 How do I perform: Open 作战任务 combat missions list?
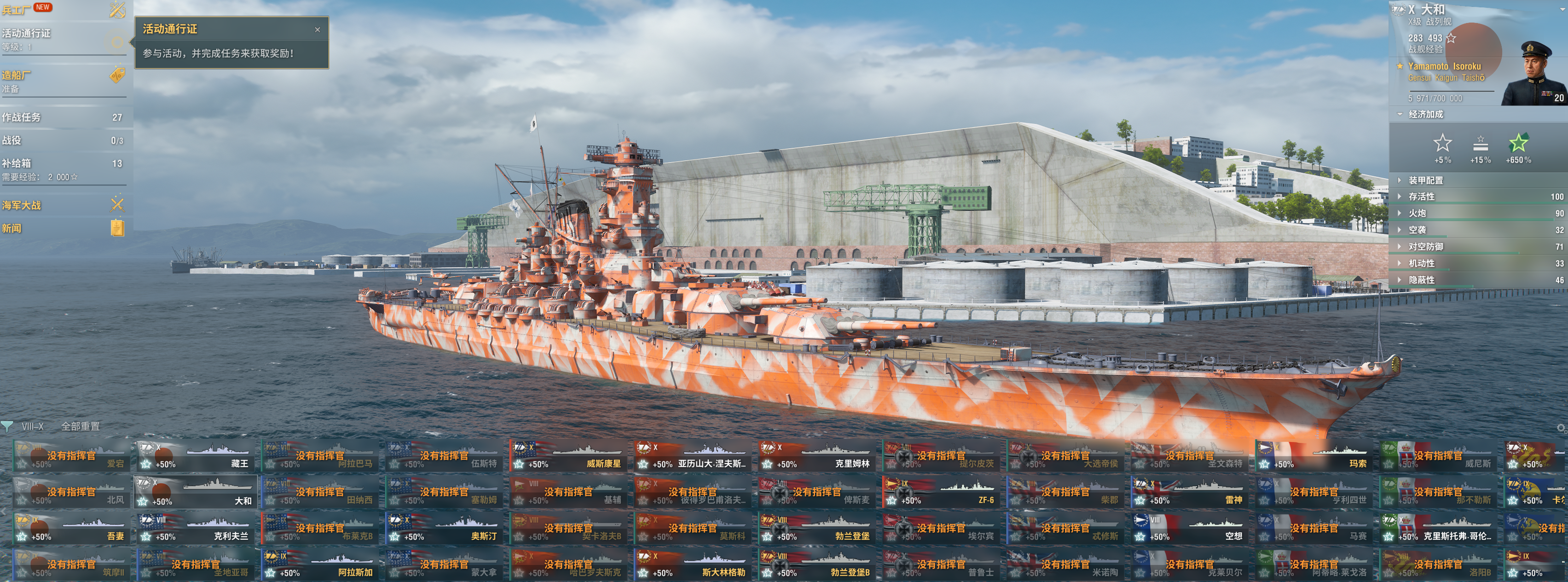click(61, 117)
